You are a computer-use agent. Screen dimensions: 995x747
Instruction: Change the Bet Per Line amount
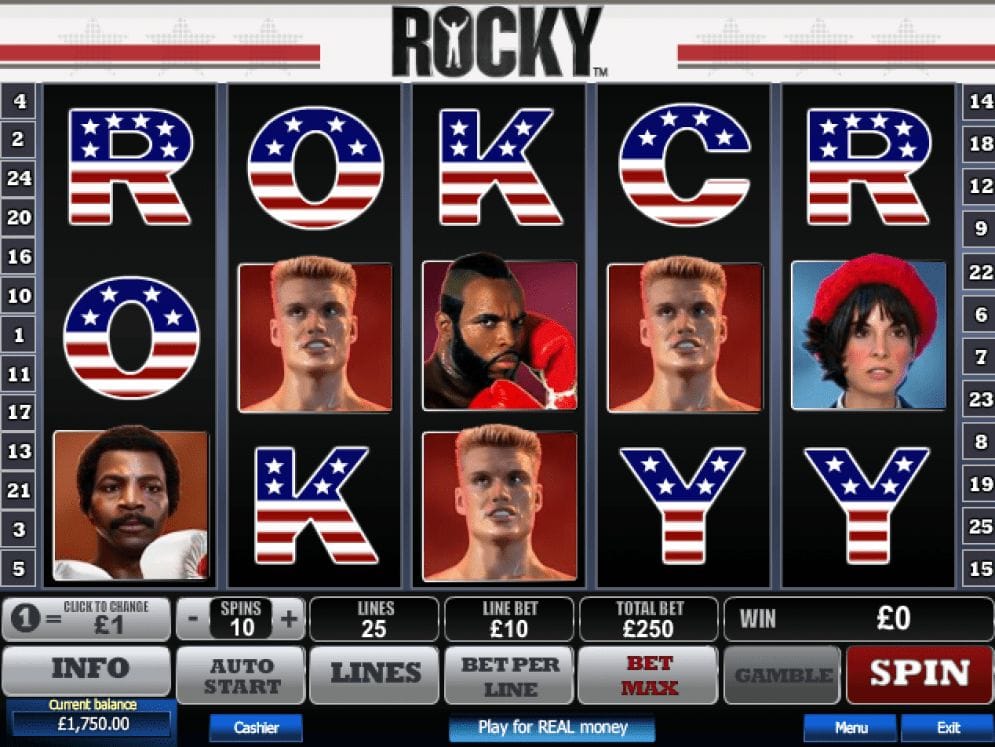coord(510,675)
